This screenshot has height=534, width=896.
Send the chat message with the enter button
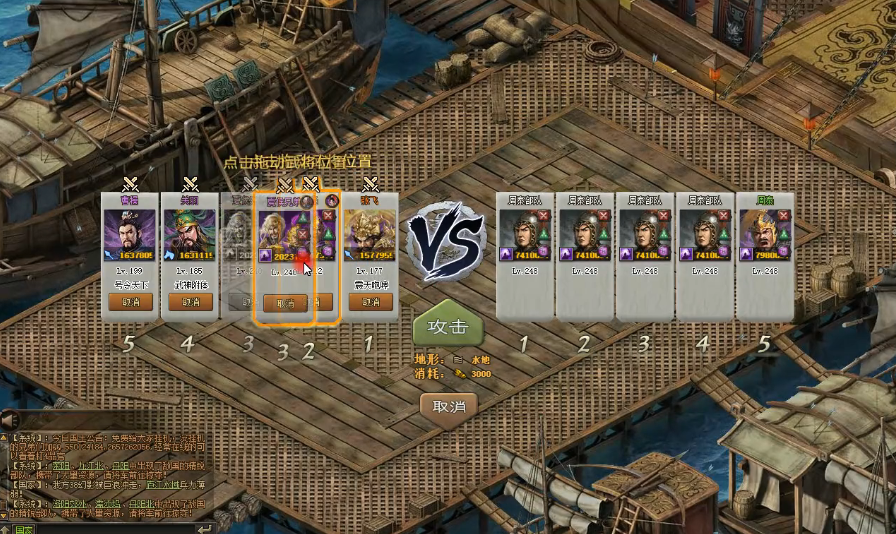[205, 528]
